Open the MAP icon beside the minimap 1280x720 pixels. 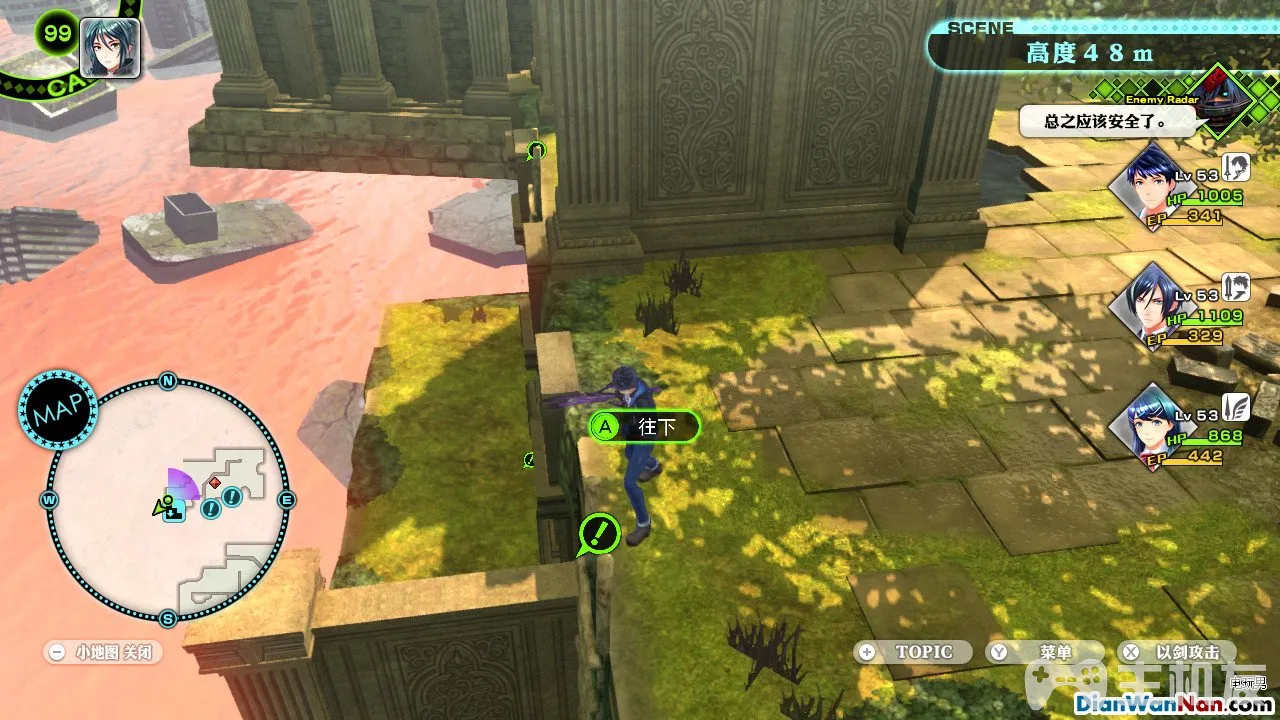pos(57,410)
